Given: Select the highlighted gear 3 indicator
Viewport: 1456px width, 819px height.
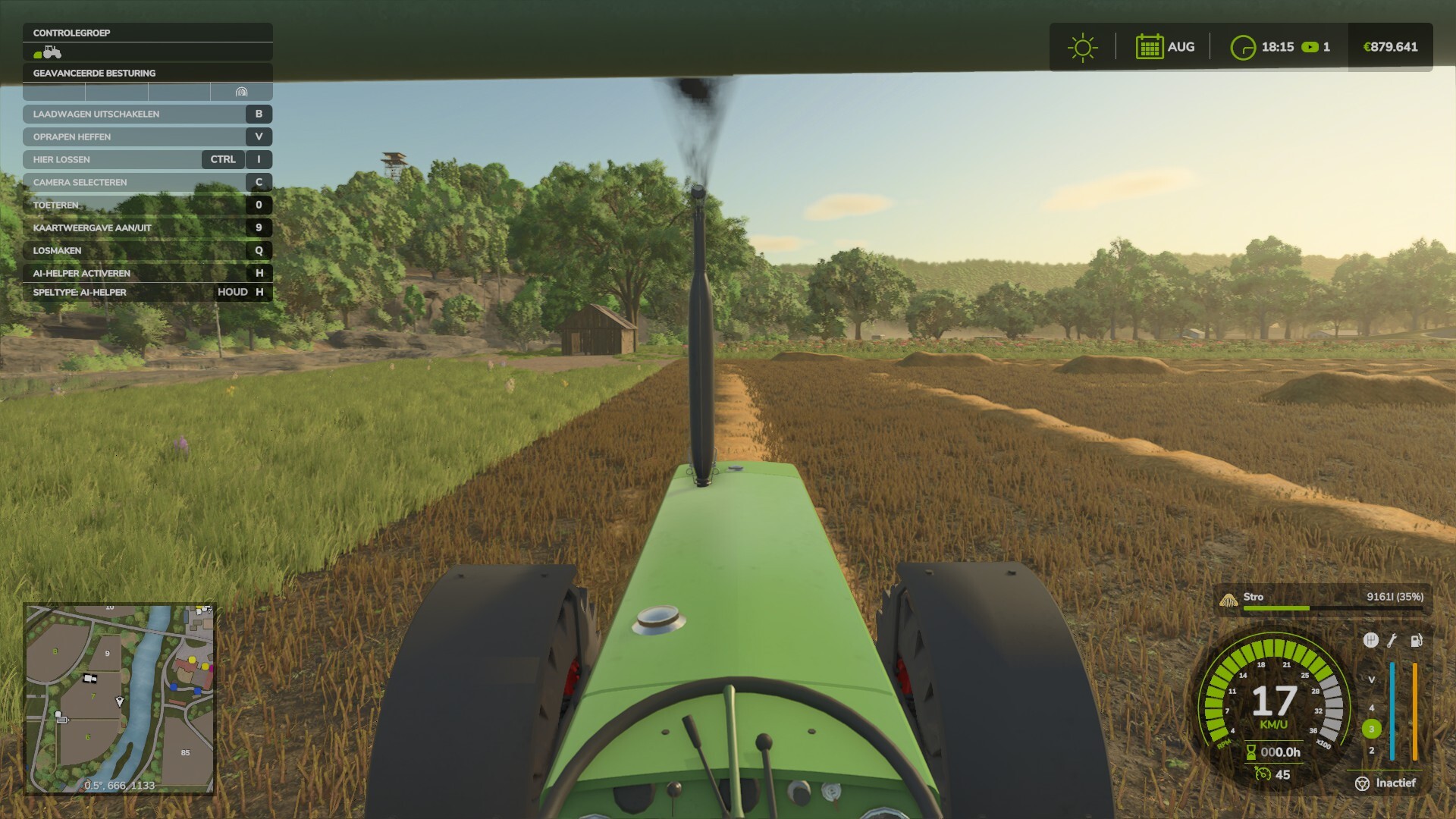Looking at the screenshot, I should pyautogui.click(x=1371, y=729).
